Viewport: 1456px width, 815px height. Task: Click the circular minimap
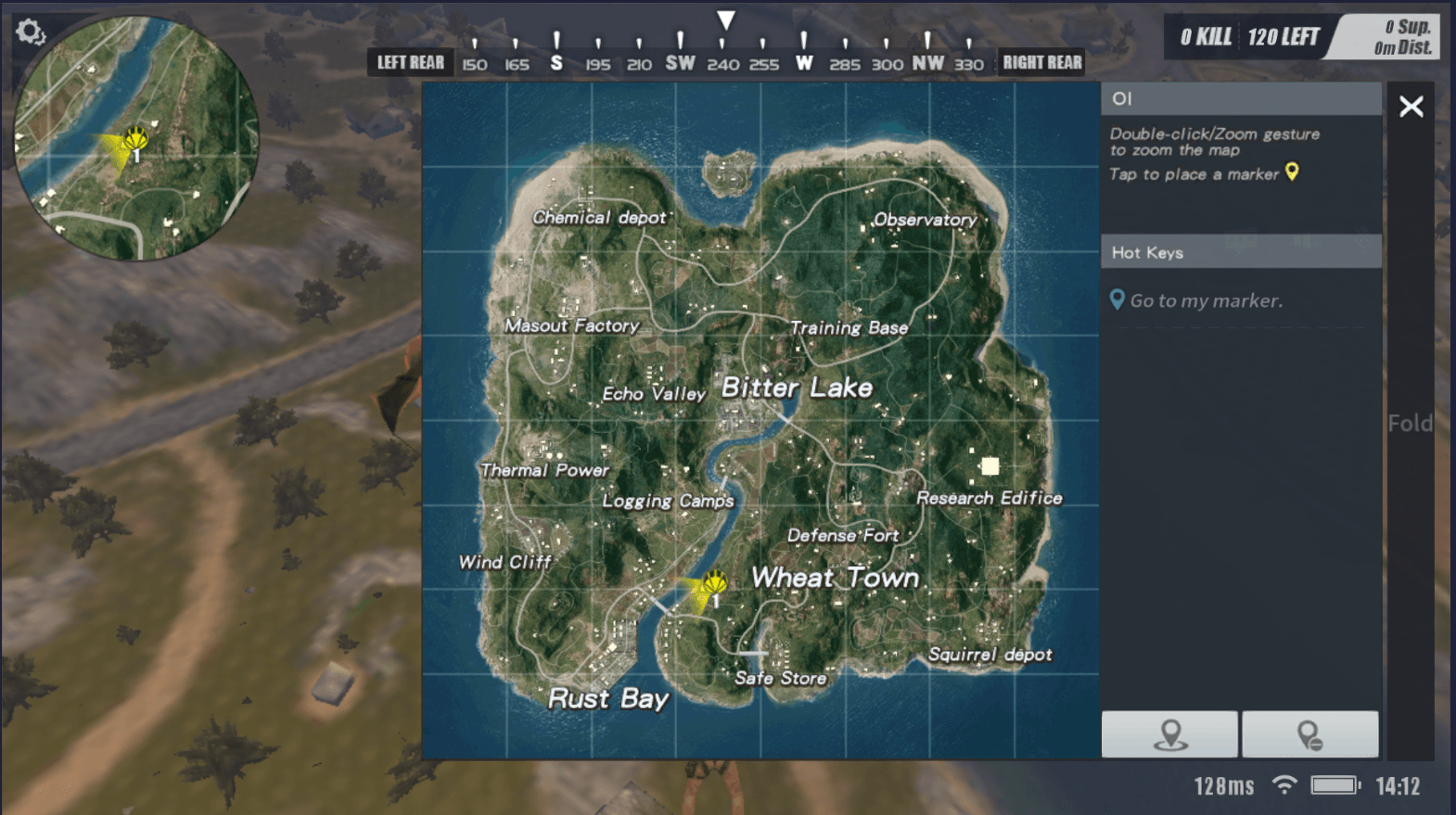pyautogui.click(x=136, y=138)
